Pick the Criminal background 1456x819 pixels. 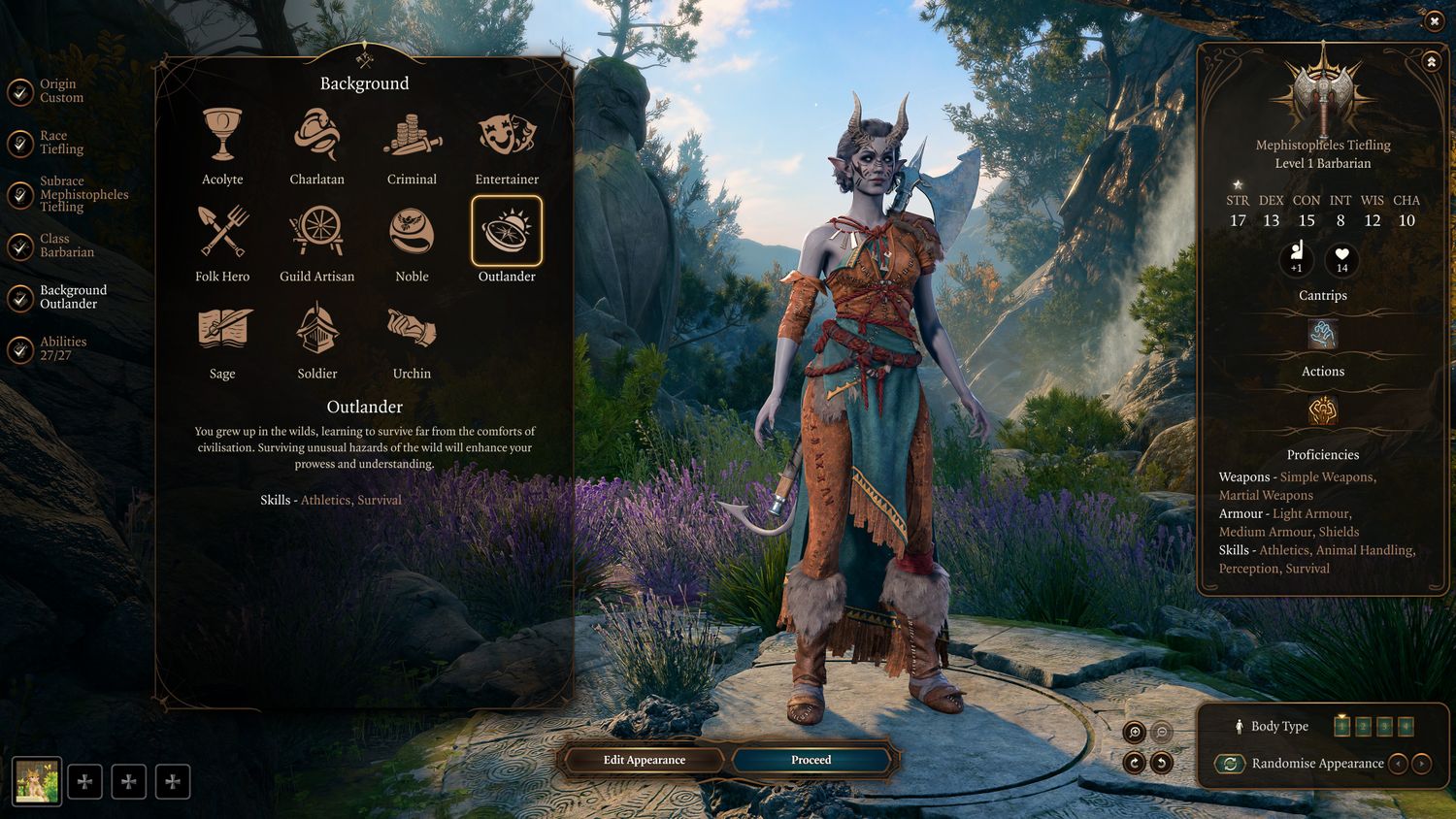tap(412, 136)
